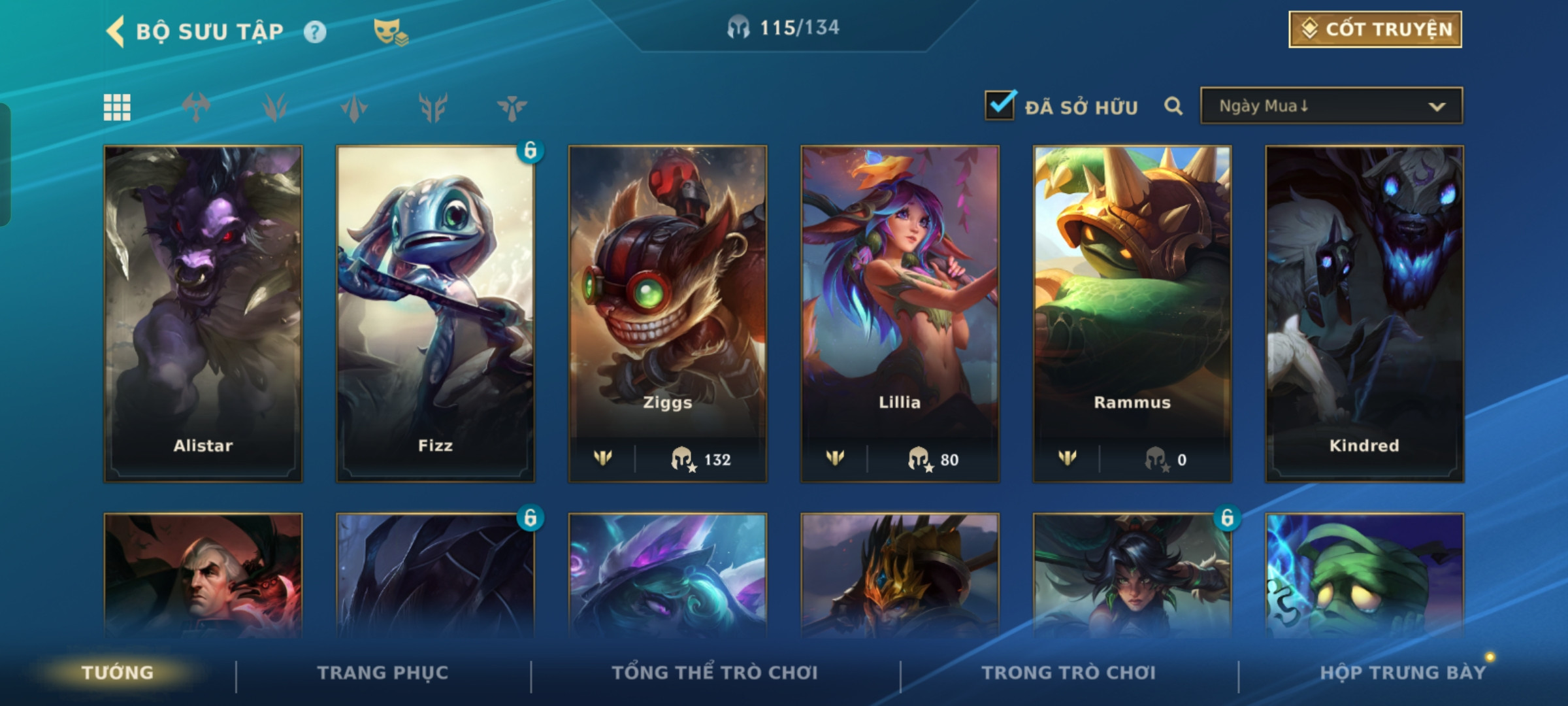
Task: Select the green mummy champion card
Action: tap(1364, 575)
